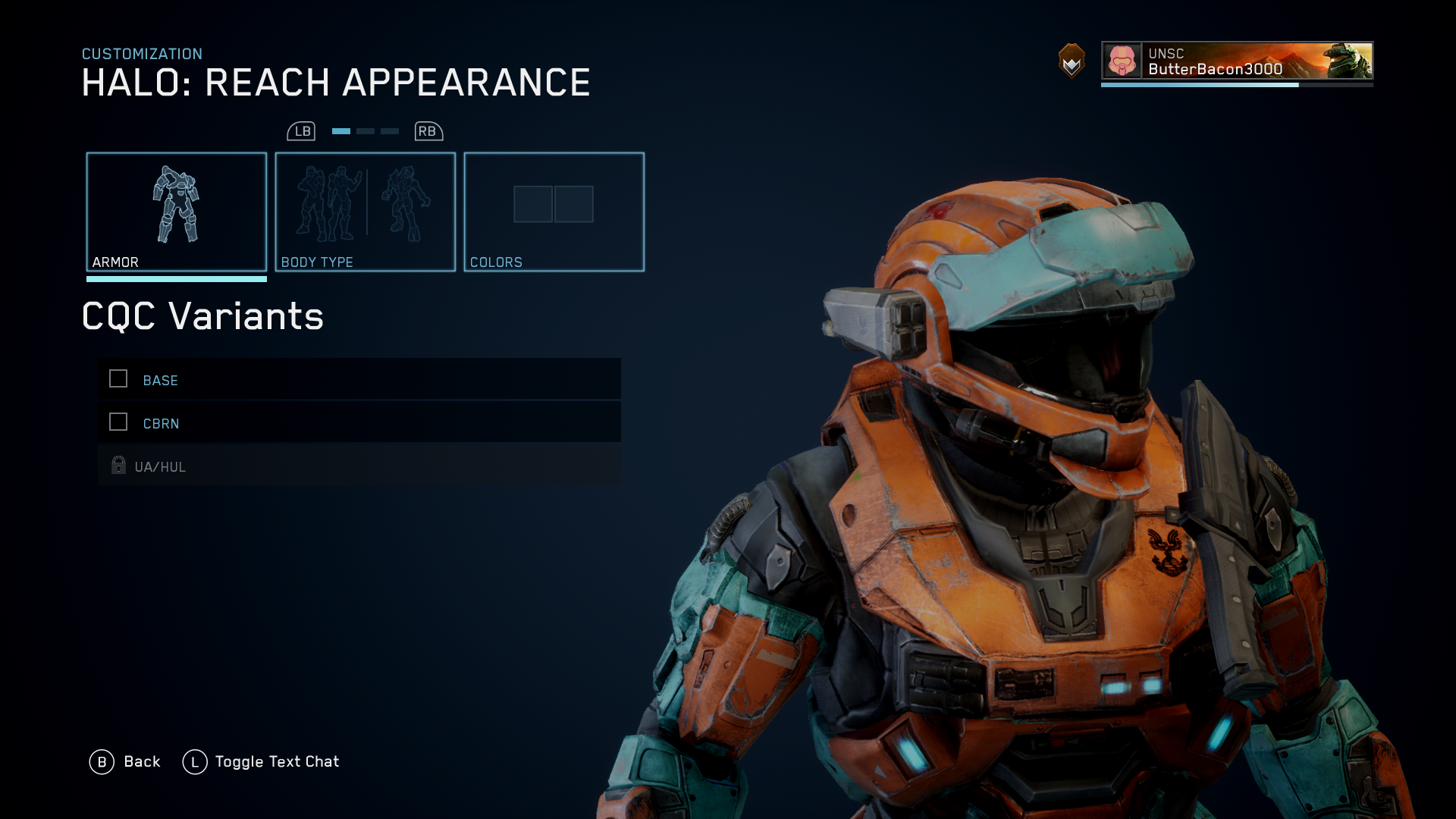Viewport: 1456px width, 819px height.
Task: Expand the CQC Variants list heading
Action: pyautogui.click(x=202, y=317)
